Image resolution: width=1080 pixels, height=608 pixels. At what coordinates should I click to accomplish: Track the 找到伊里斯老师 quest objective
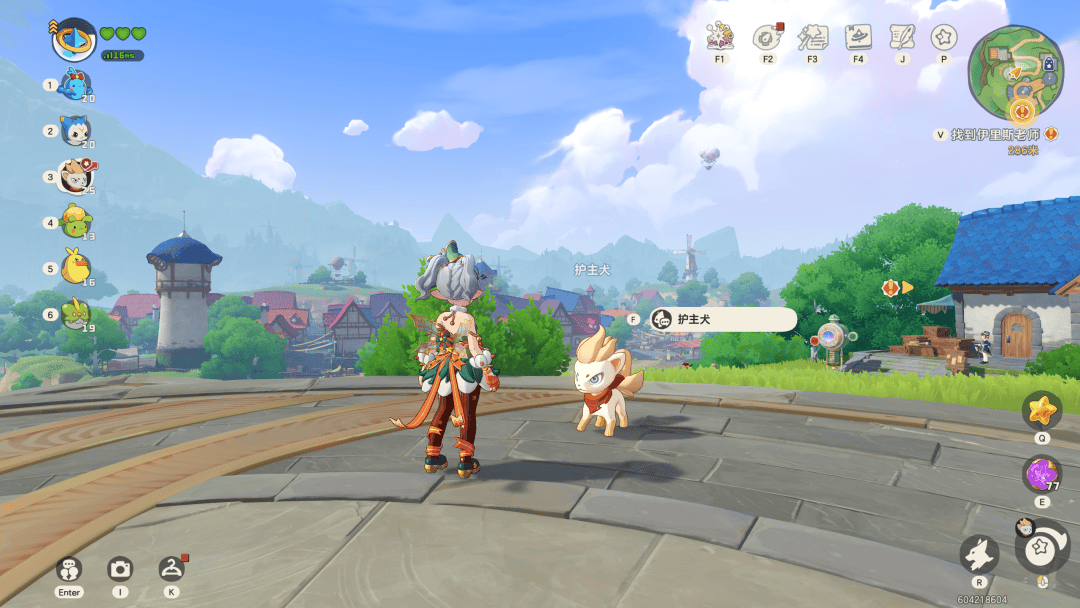pos(993,134)
